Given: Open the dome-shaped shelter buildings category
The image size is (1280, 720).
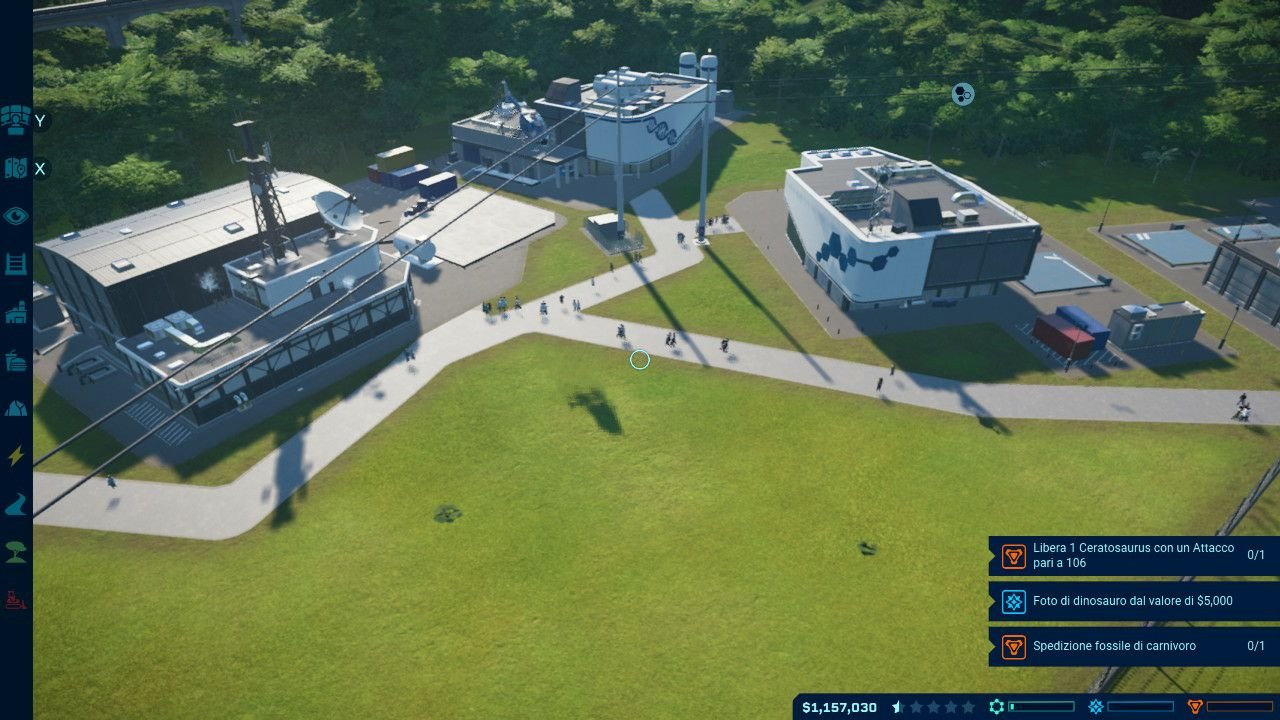Looking at the screenshot, I should coord(15,408).
